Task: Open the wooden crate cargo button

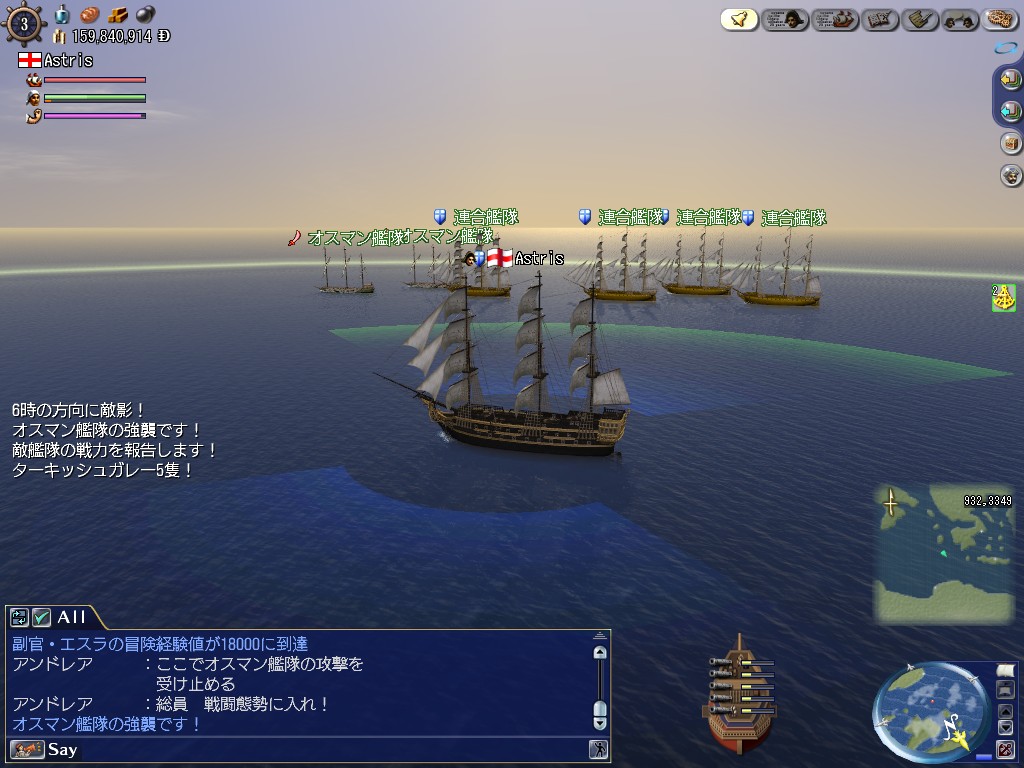Action: coord(1010,143)
